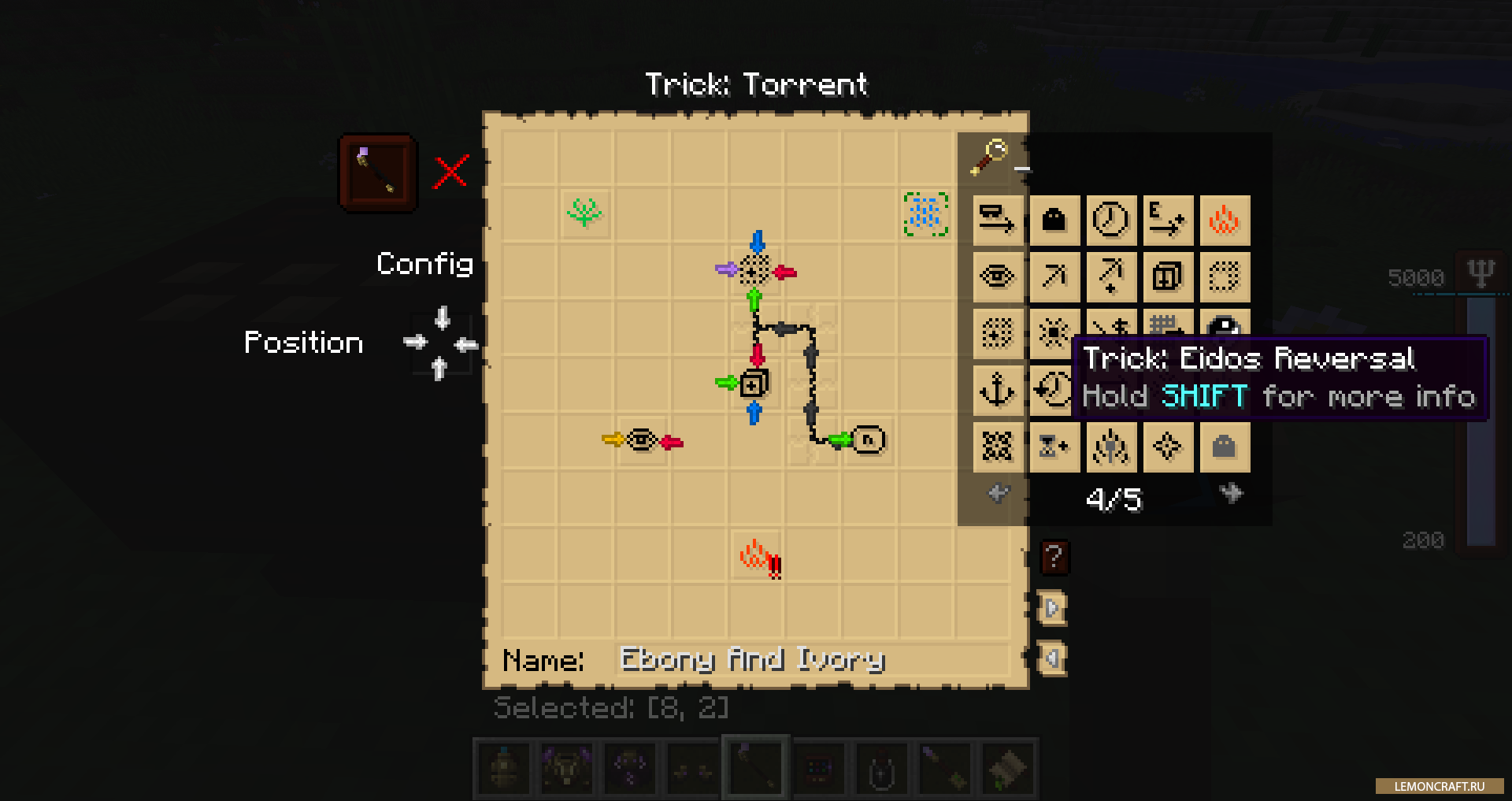Viewport: 1512px width, 801px height.
Task: Select the green plant piece on the grid
Action: (x=584, y=213)
